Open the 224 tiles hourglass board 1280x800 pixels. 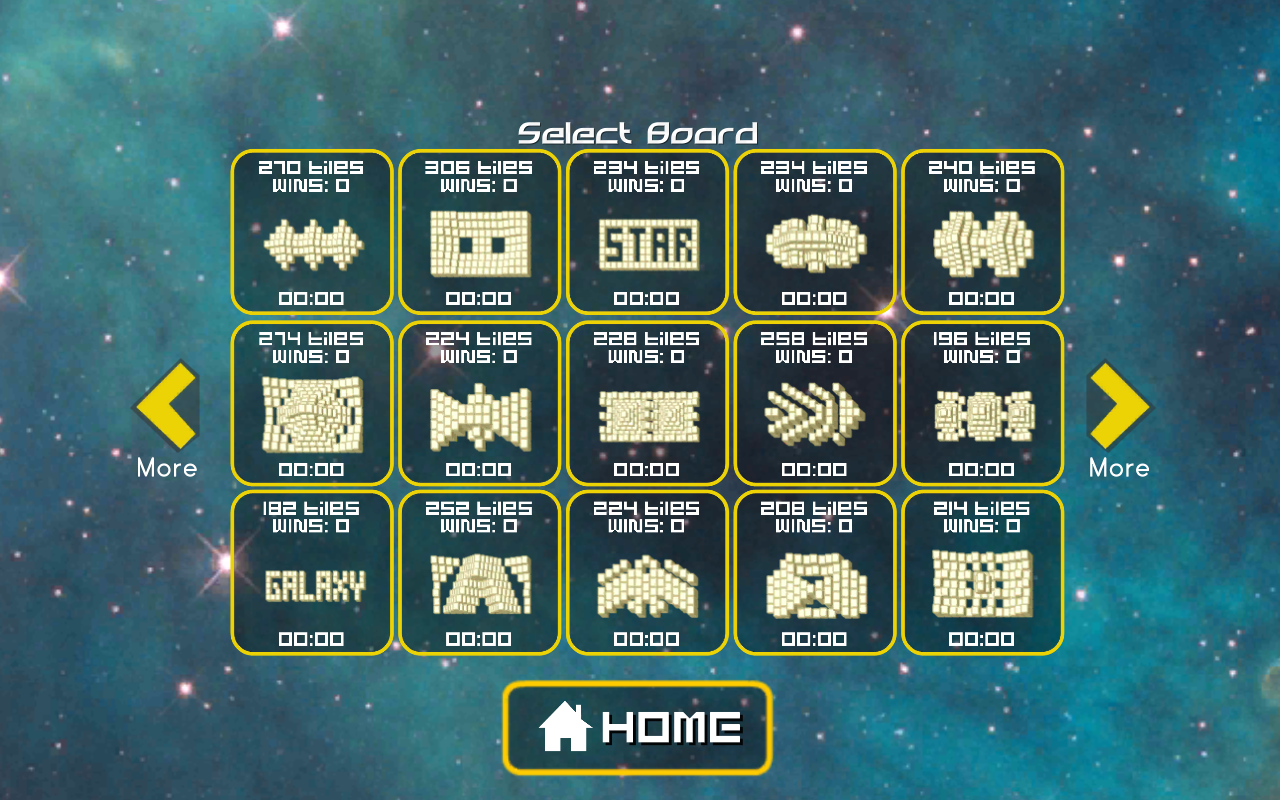click(479, 405)
